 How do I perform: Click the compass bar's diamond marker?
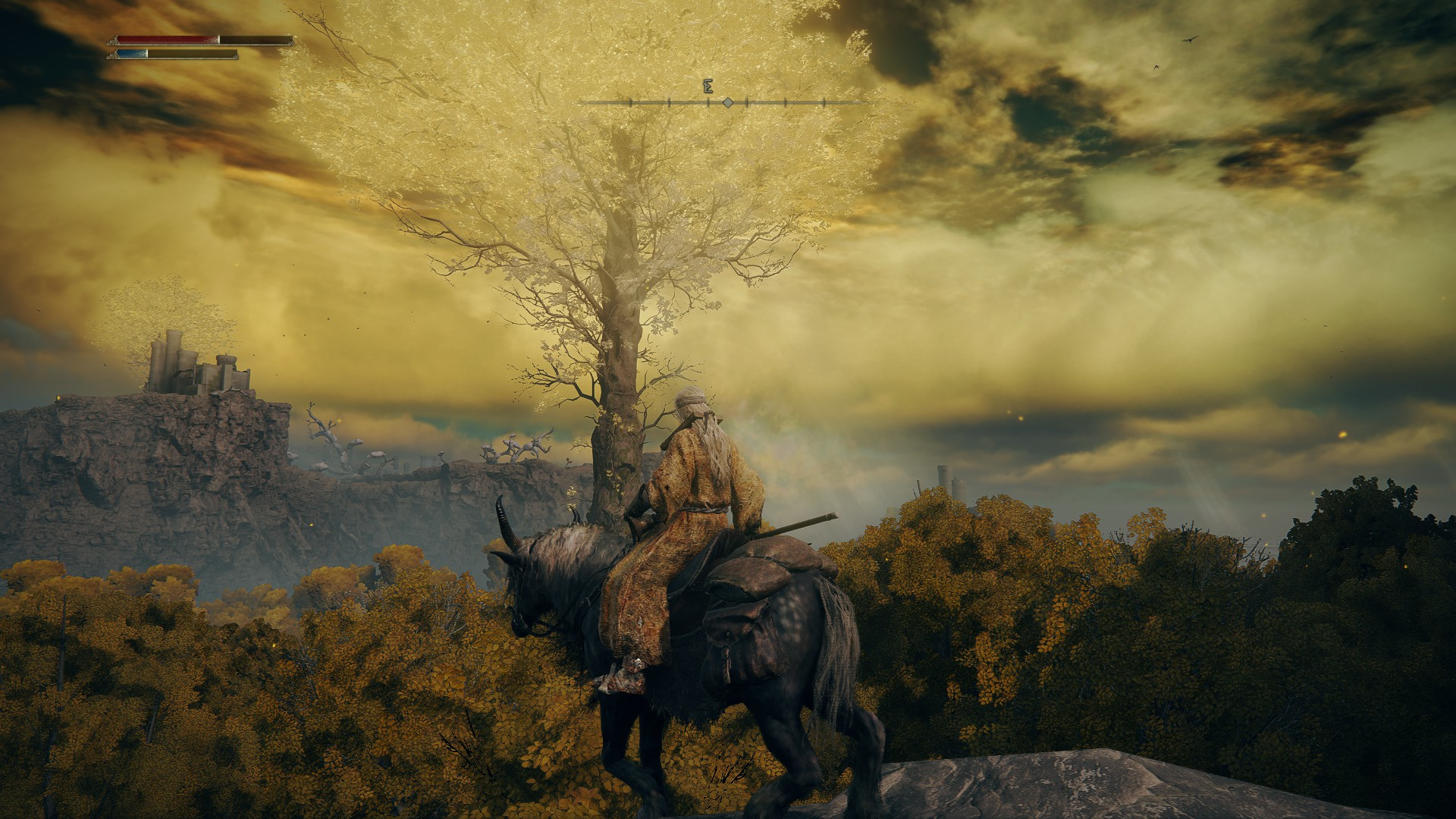tap(727, 102)
